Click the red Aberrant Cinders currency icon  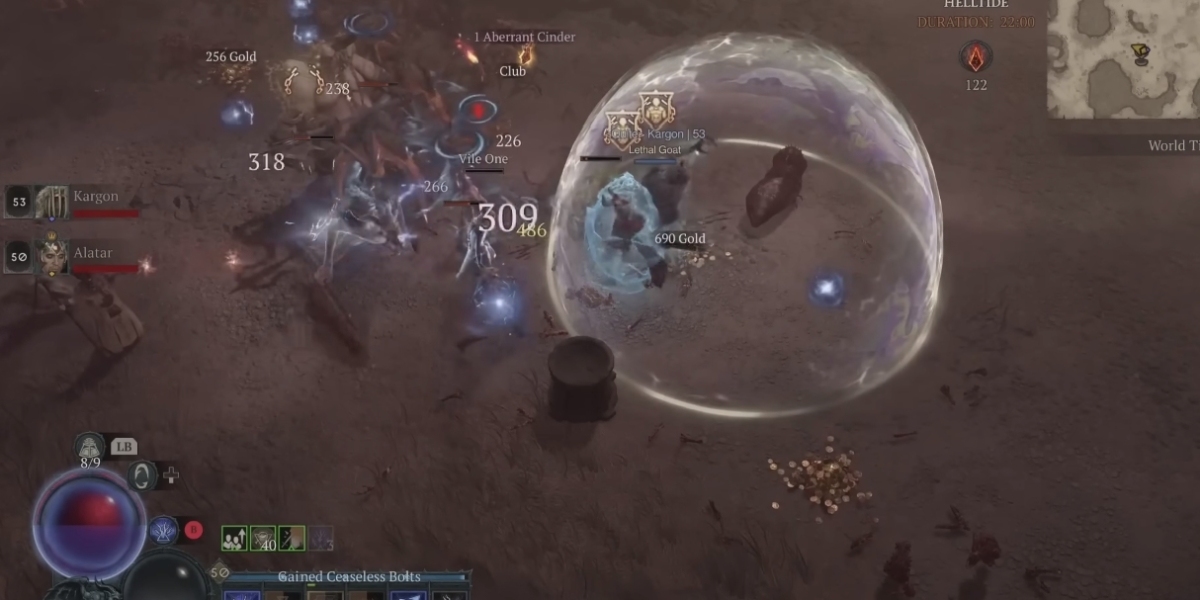click(x=976, y=56)
